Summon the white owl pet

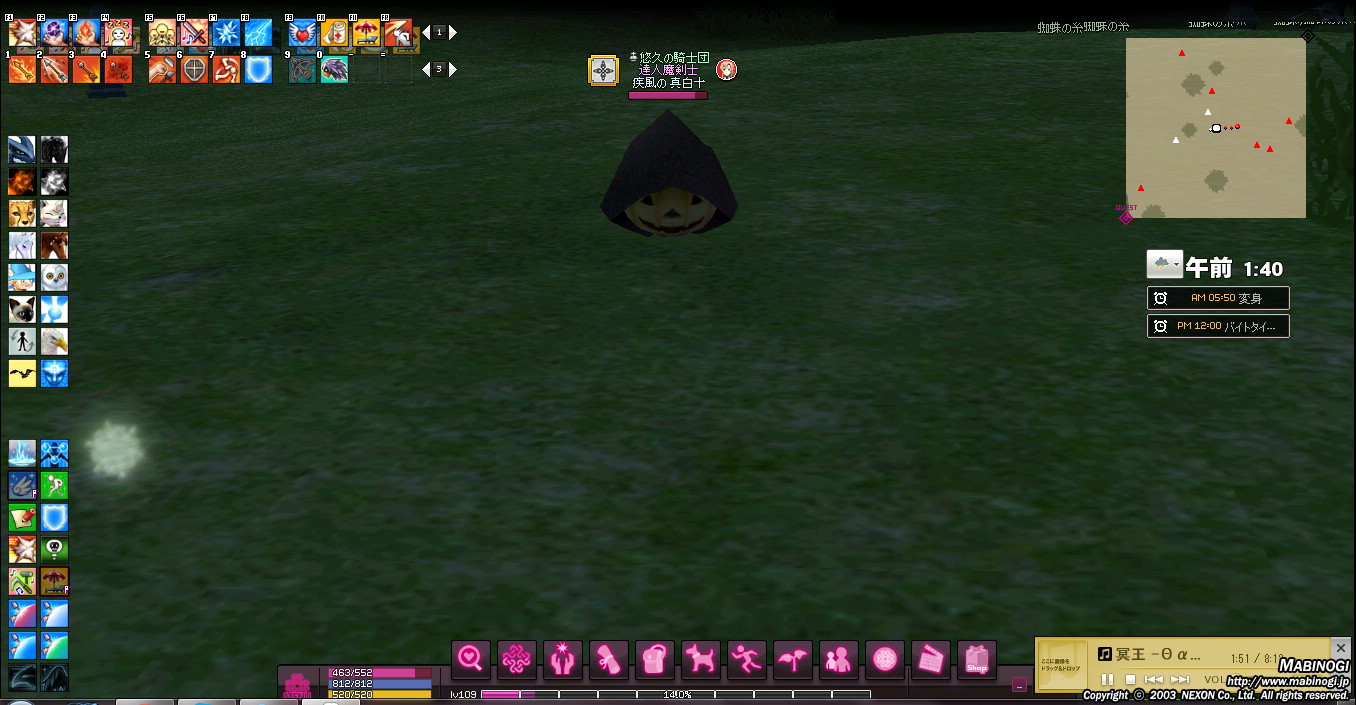pyautogui.click(x=54, y=277)
